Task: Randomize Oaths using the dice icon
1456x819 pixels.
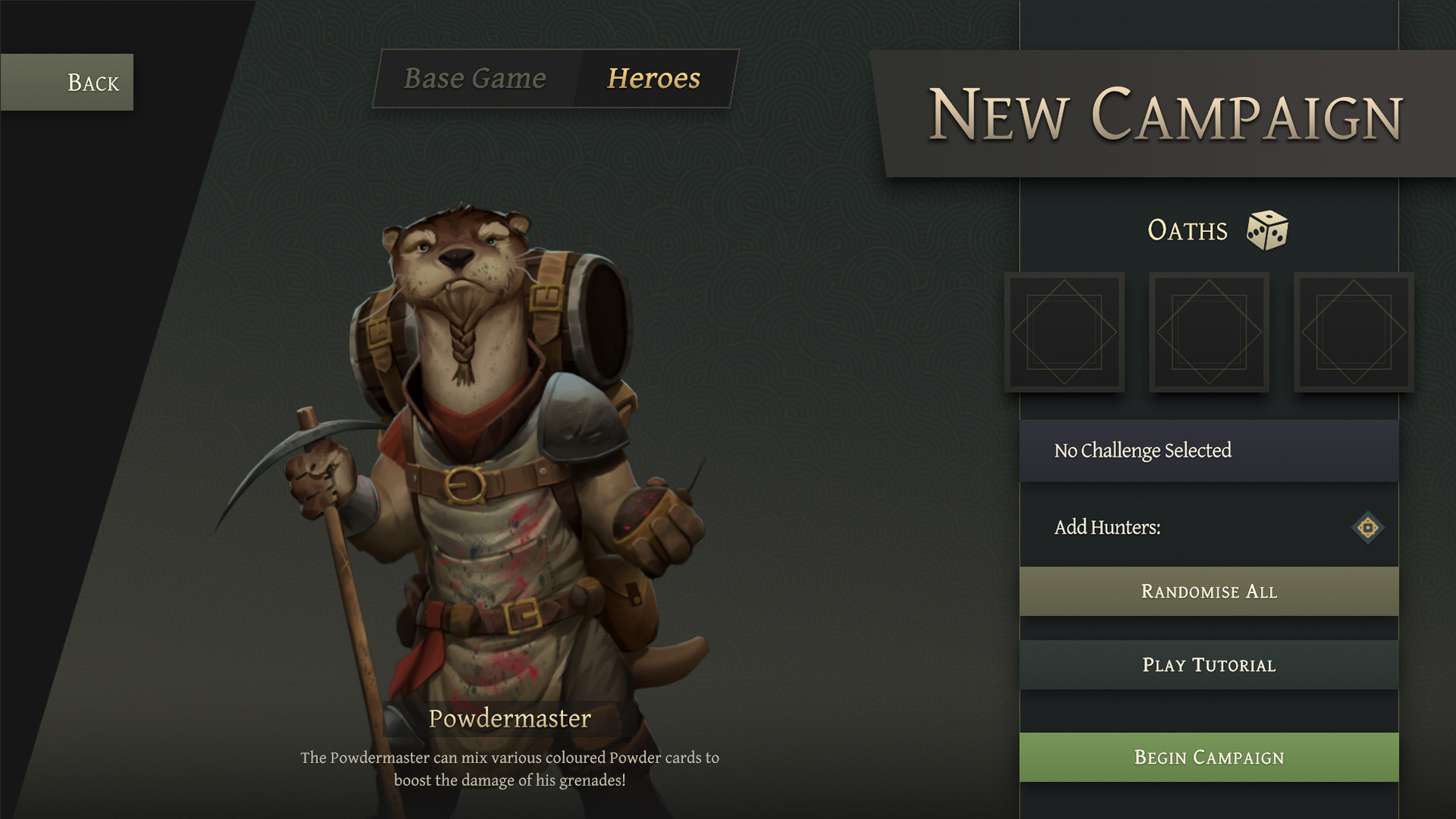Action: click(x=1268, y=230)
